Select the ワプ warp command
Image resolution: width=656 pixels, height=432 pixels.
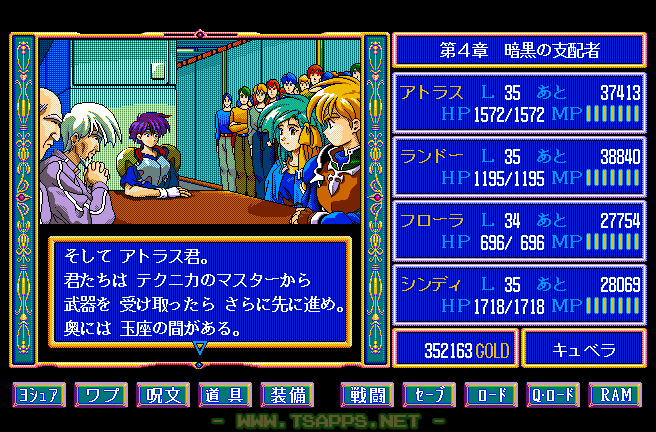click(102, 394)
